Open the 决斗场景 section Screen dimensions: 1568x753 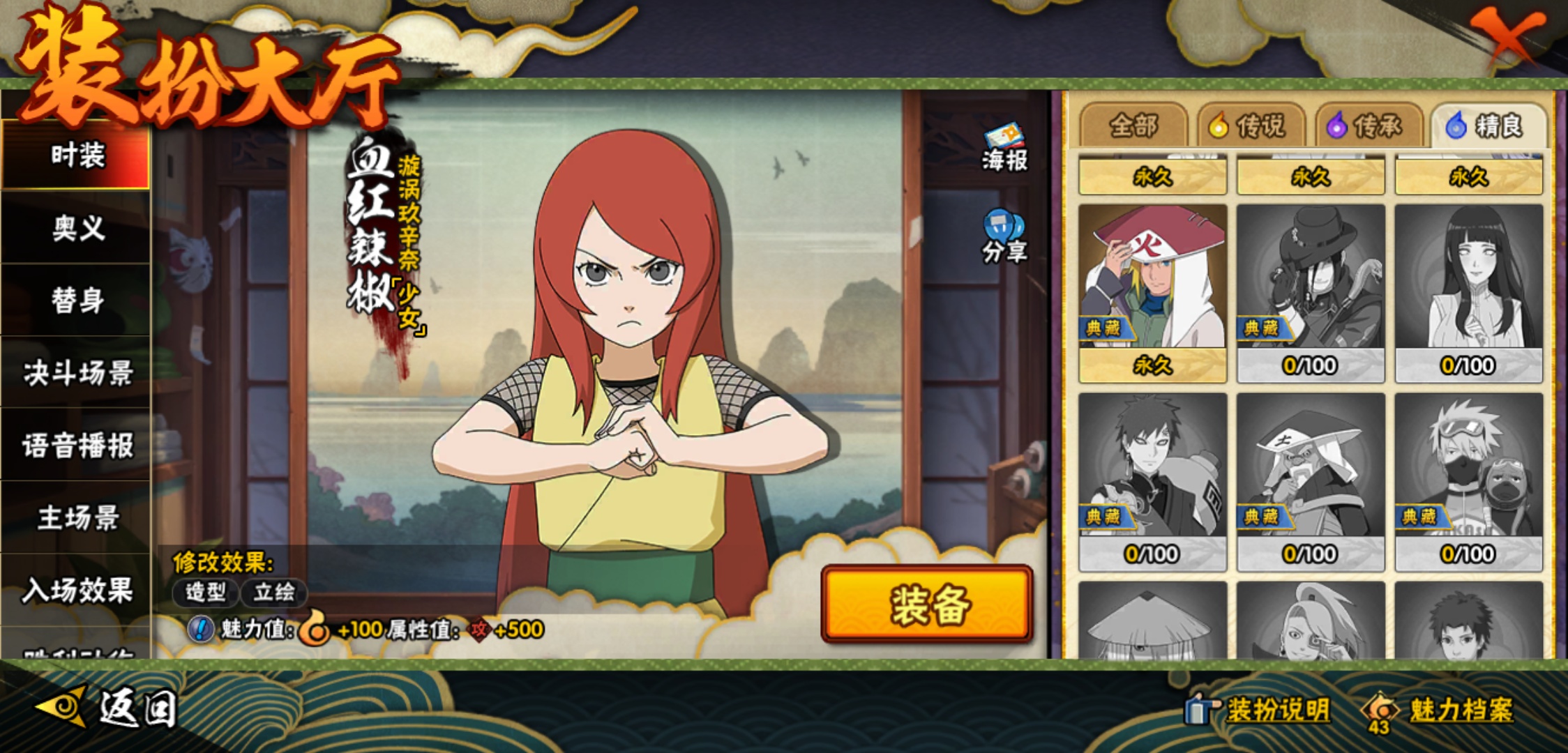tap(77, 373)
